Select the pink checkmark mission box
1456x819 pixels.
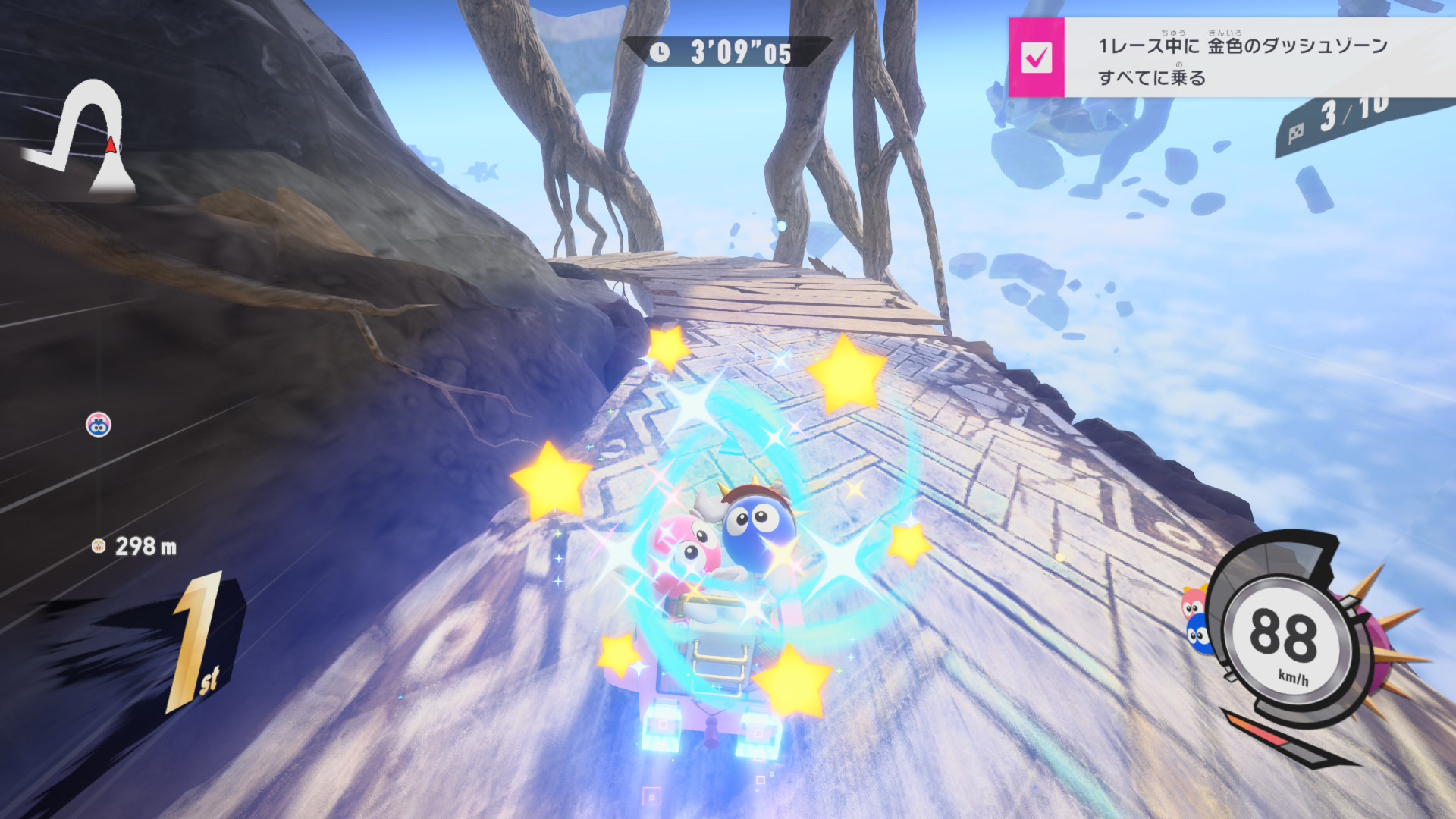pyautogui.click(x=1036, y=58)
